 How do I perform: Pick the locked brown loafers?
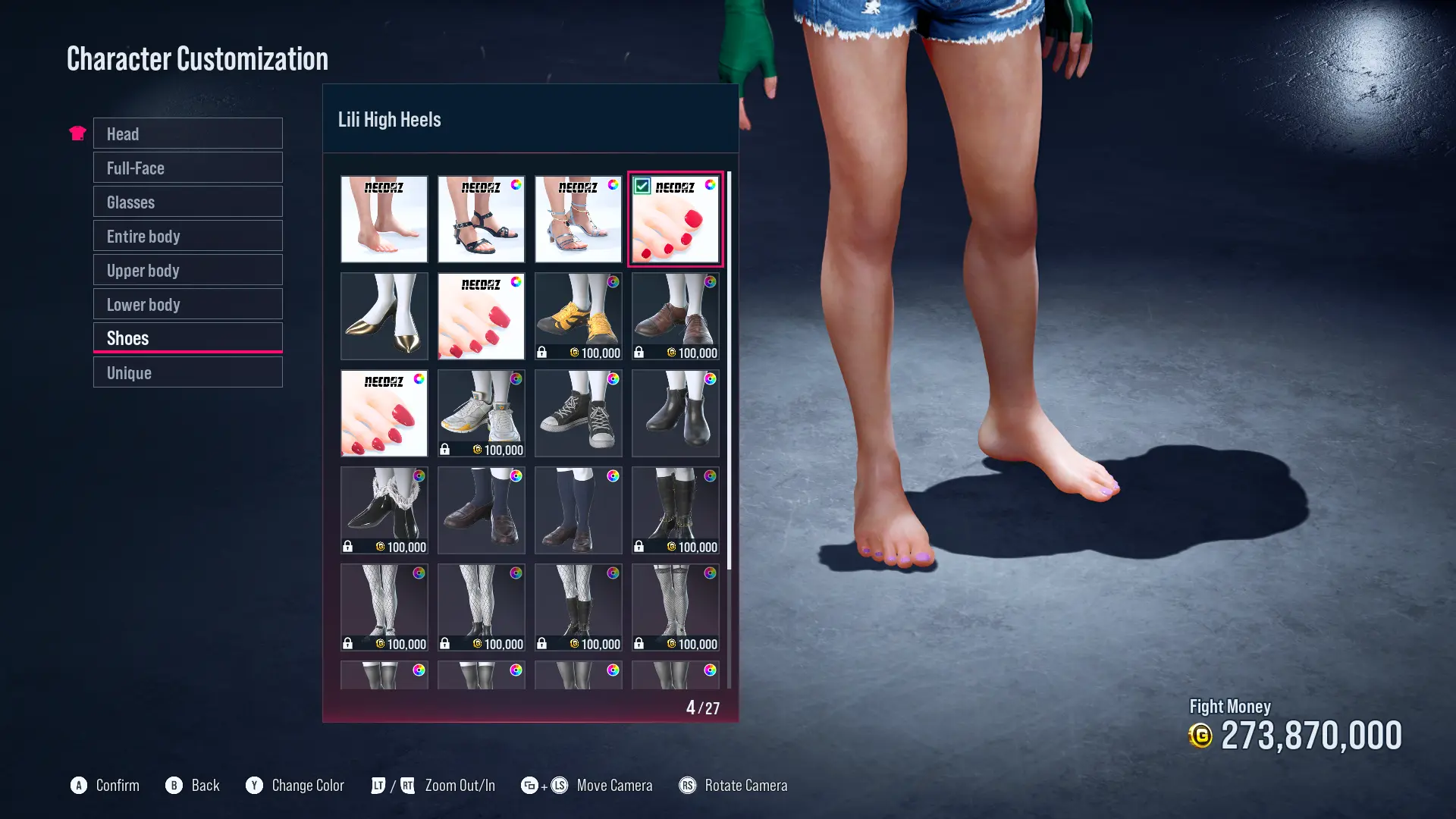675,316
